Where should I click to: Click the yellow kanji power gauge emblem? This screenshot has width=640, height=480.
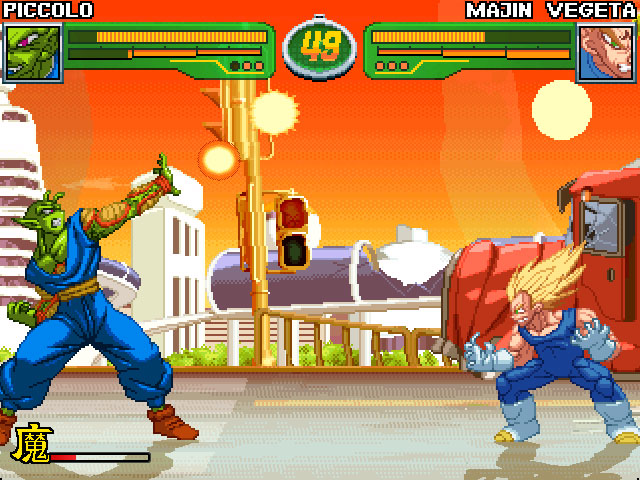tap(31, 444)
